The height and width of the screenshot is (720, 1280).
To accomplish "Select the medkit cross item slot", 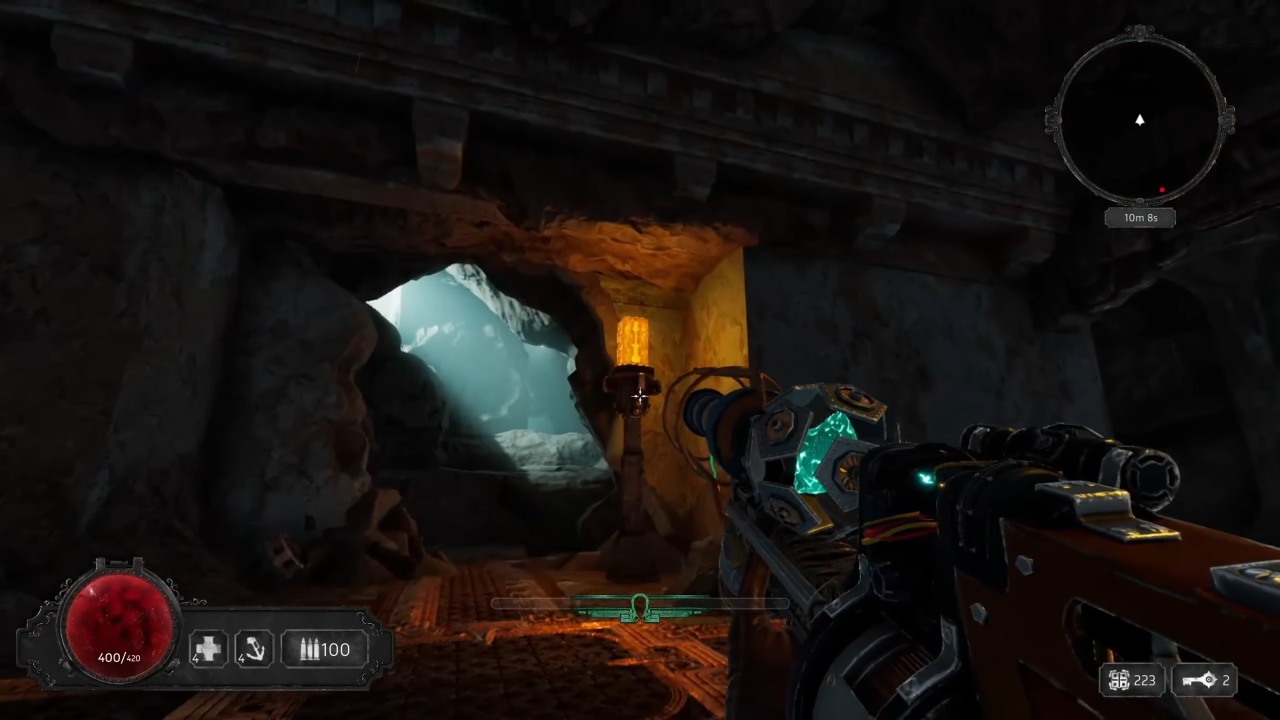I will tap(209, 649).
